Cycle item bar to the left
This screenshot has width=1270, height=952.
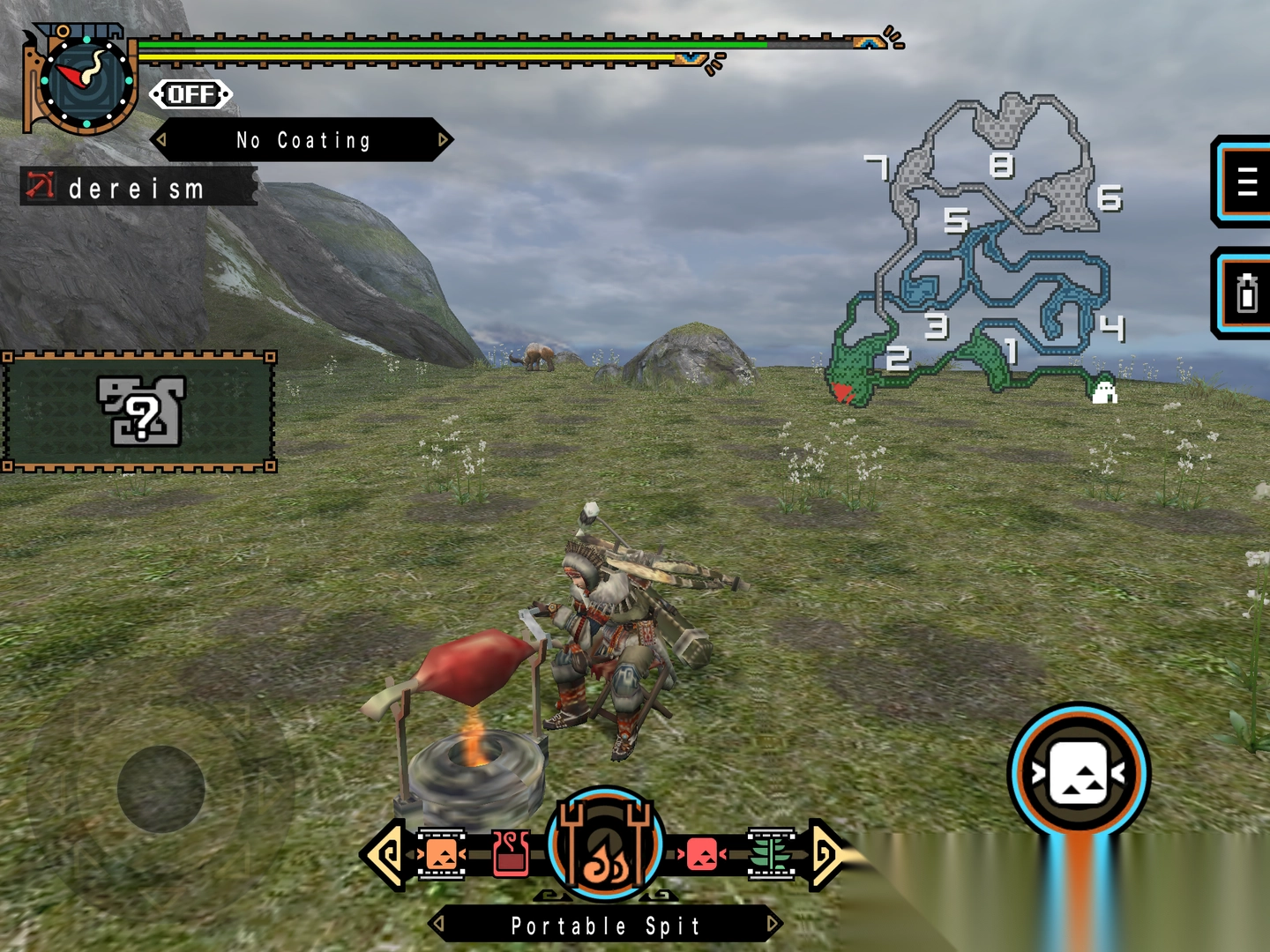click(x=385, y=853)
